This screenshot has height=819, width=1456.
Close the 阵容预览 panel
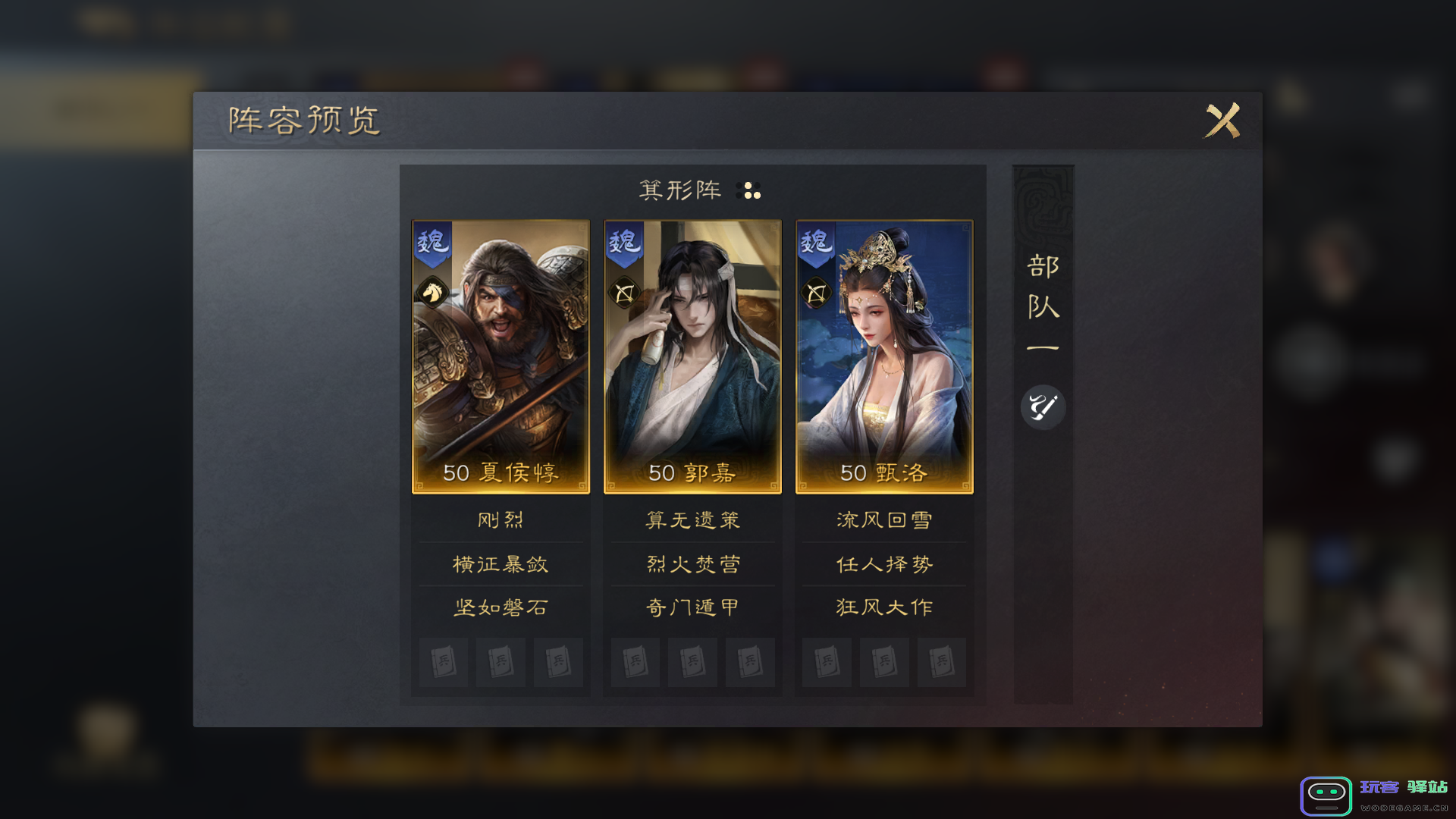[x=1222, y=120]
